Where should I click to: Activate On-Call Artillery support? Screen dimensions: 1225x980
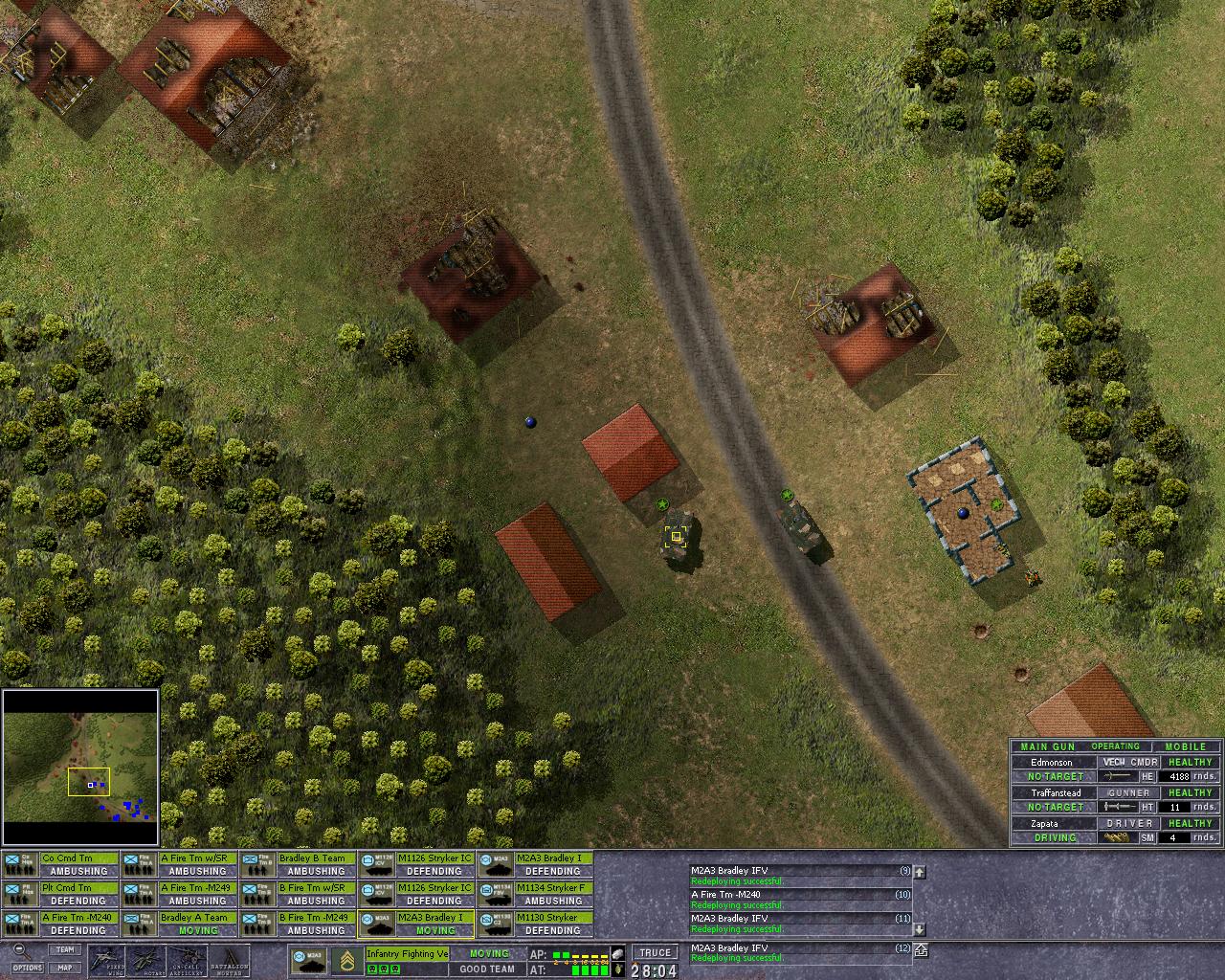tap(187, 961)
